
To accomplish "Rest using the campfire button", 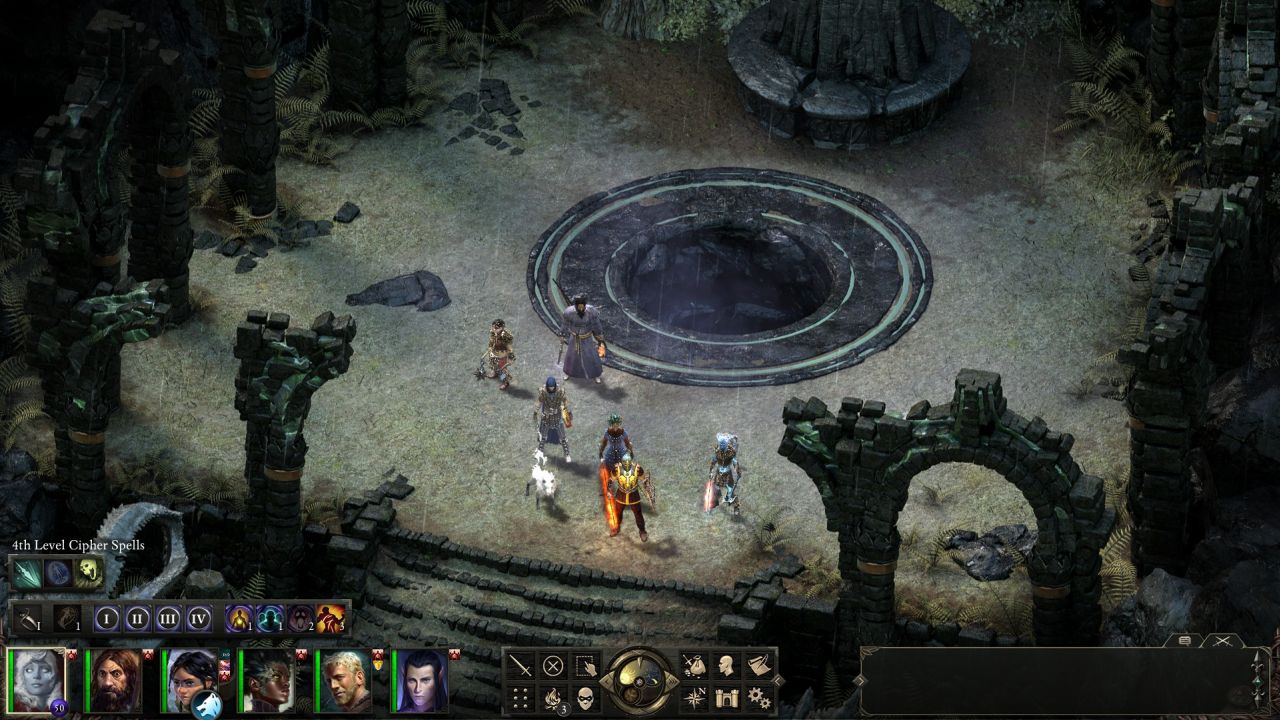I will pyautogui.click(x=553, y=697).
